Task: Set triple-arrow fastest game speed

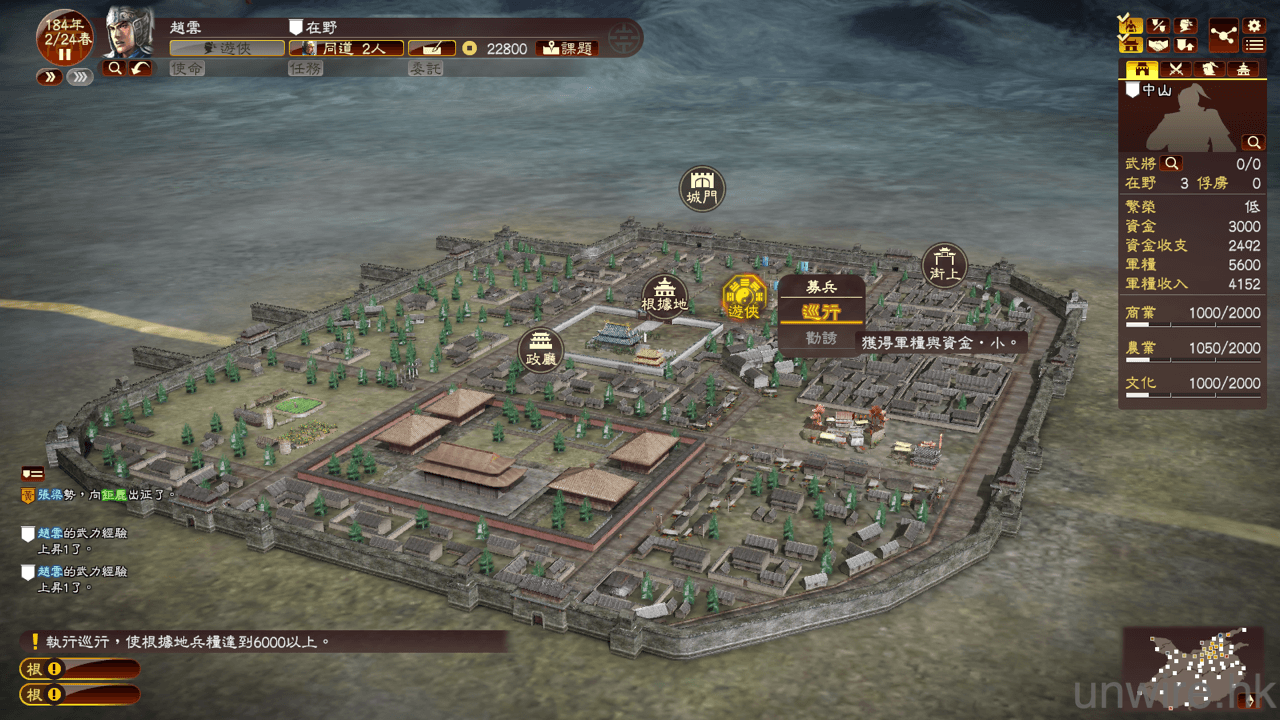Action: 80,77
